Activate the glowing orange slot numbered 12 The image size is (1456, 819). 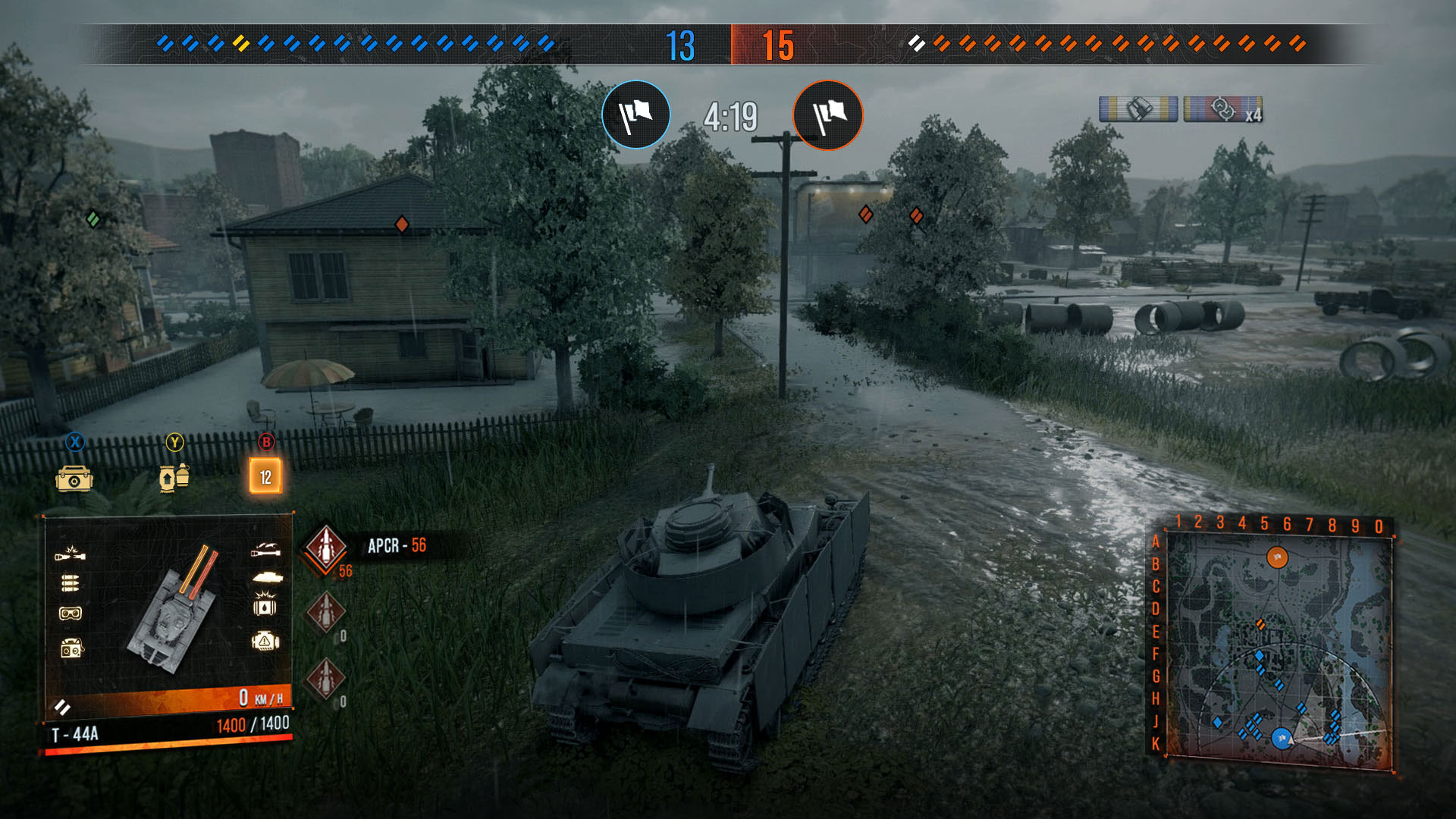pos(265,476)
